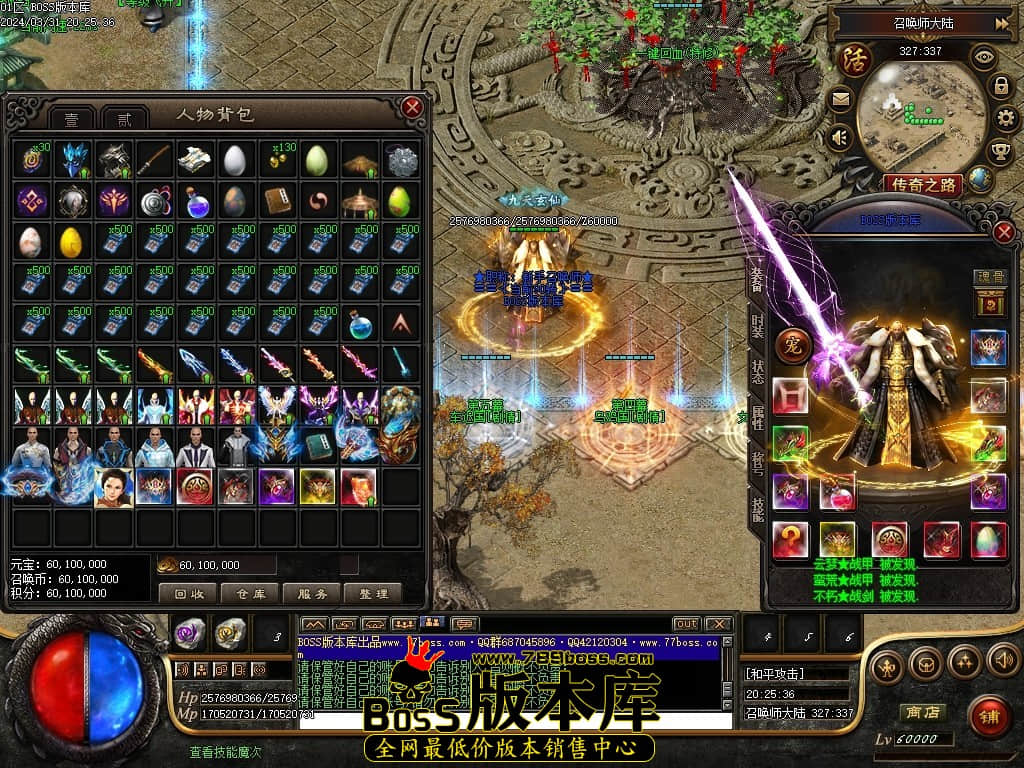Select the yellow egg in the backpack
Viewport: 1024px width, 768px height.
coord(73,242)
